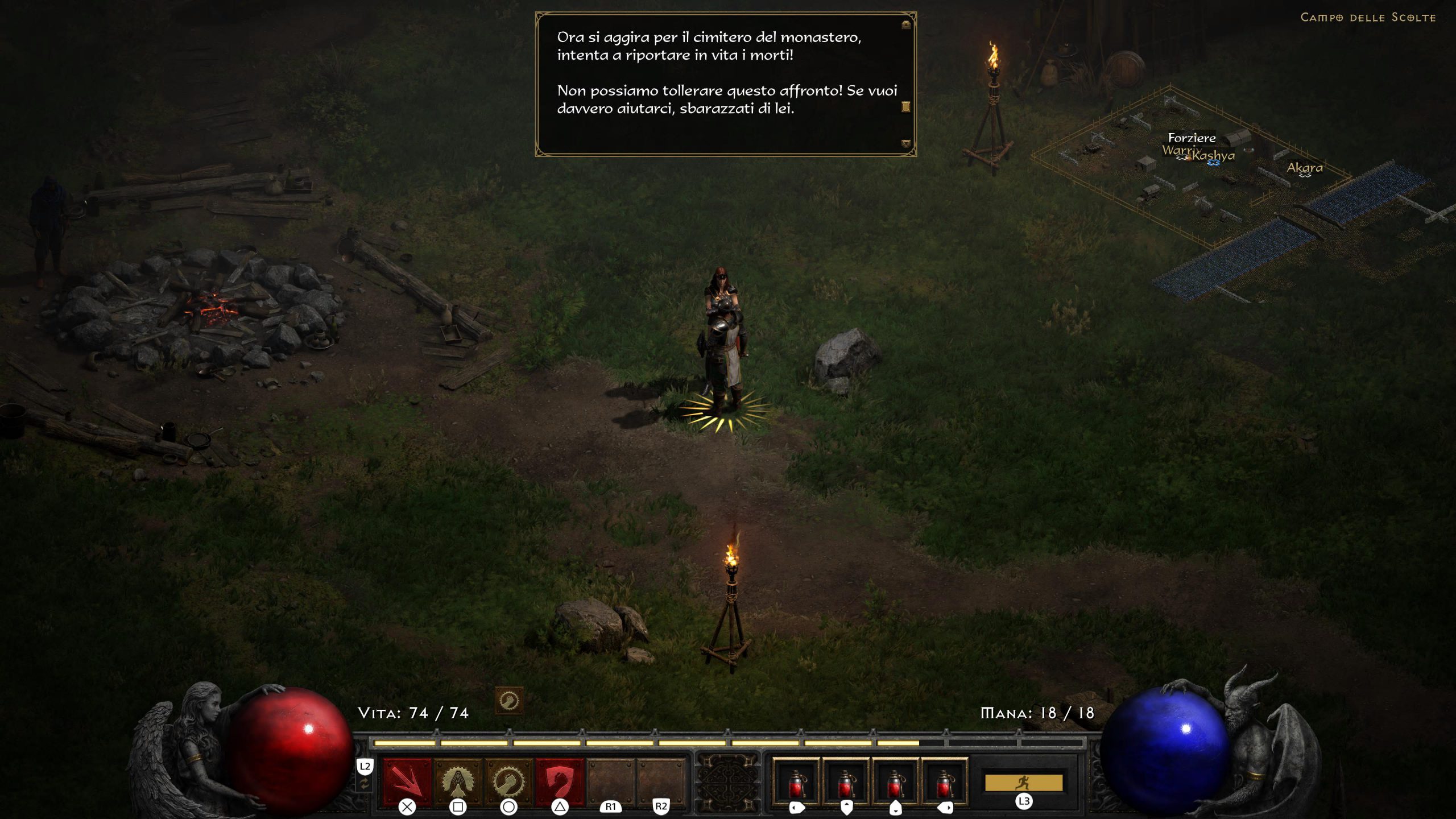Click the Kashya label on the automap

[1215, 155]
